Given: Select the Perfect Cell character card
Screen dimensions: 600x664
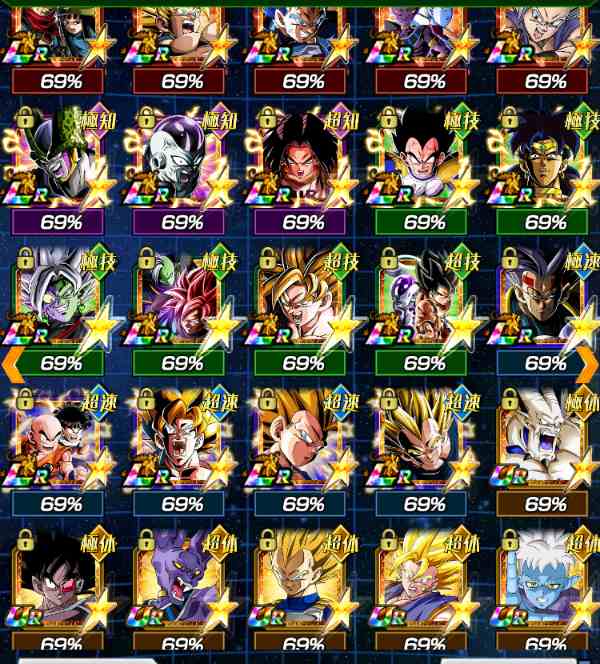Looking at the screenshot, I should tap(61, 160).
